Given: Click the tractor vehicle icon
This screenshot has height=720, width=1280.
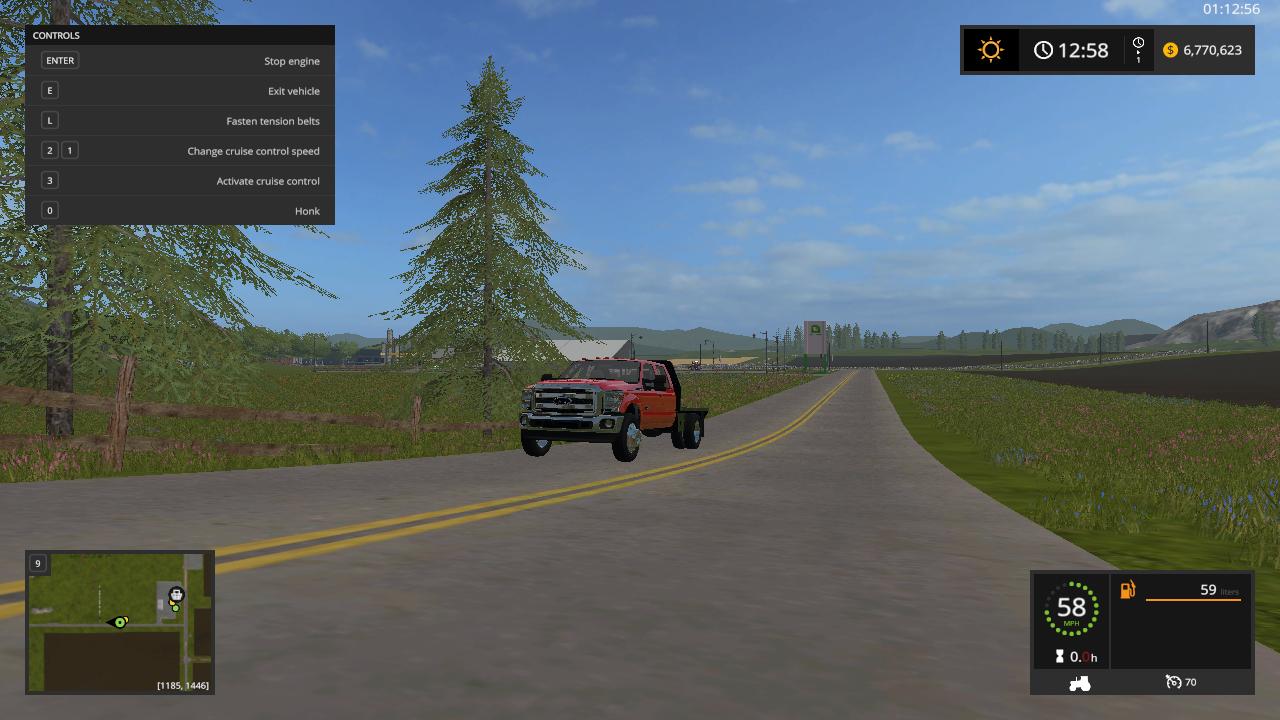Looking at the screenshot, I should [x=1080, y=683].
